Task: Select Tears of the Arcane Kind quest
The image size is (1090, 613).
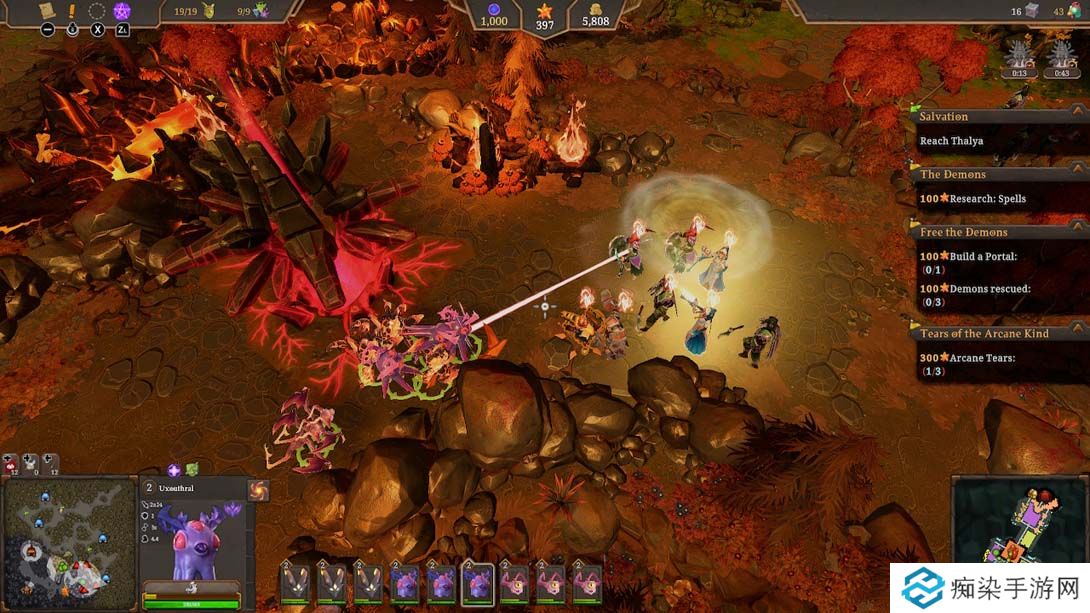Action: [x=984, y=334]
